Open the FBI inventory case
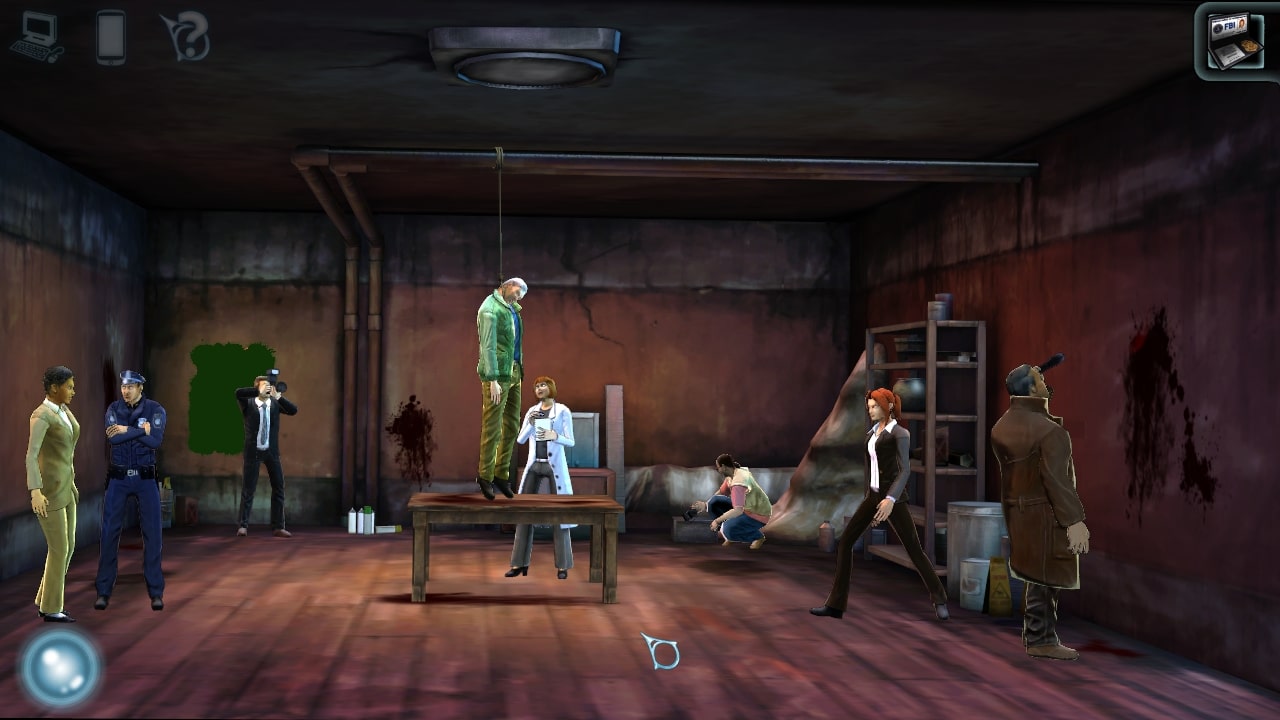Viewport: 1280px width, 720px height. tap(1235, 40)
